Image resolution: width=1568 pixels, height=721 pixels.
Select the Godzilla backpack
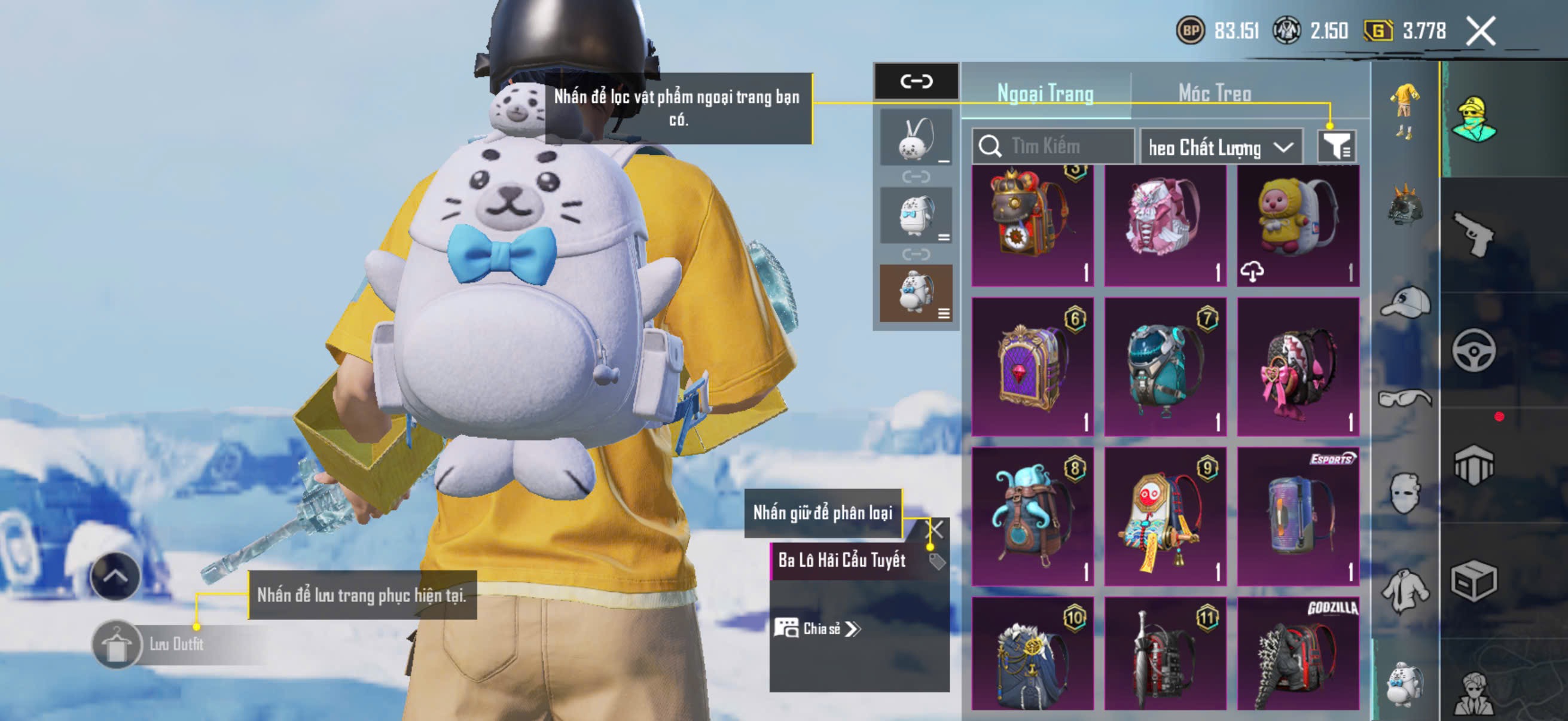click(1298, 653)
